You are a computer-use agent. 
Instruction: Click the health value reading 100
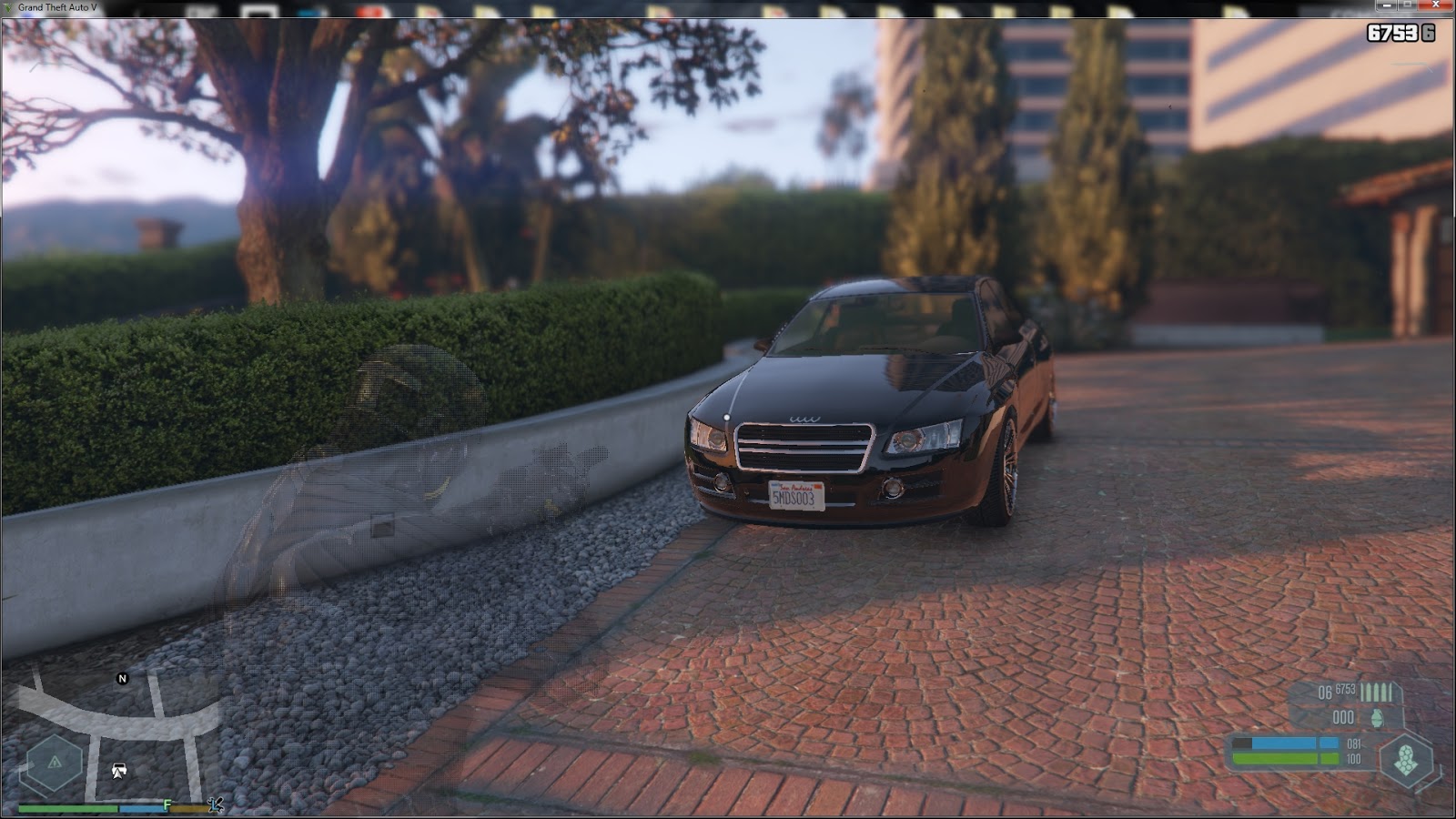coord(1353,758)
